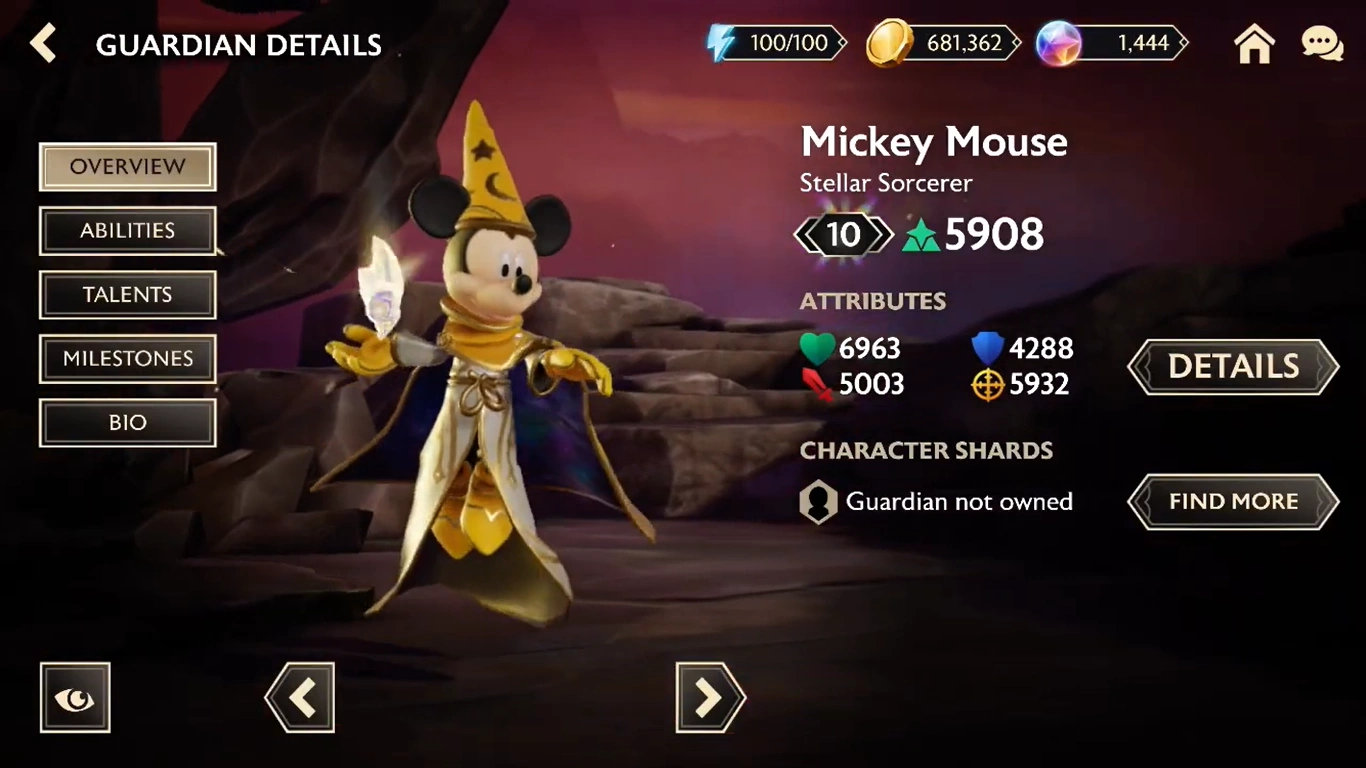Click the left arrow to previous guardian
The height and width of the screenshot is (768, 1366).
click(299, 697)
